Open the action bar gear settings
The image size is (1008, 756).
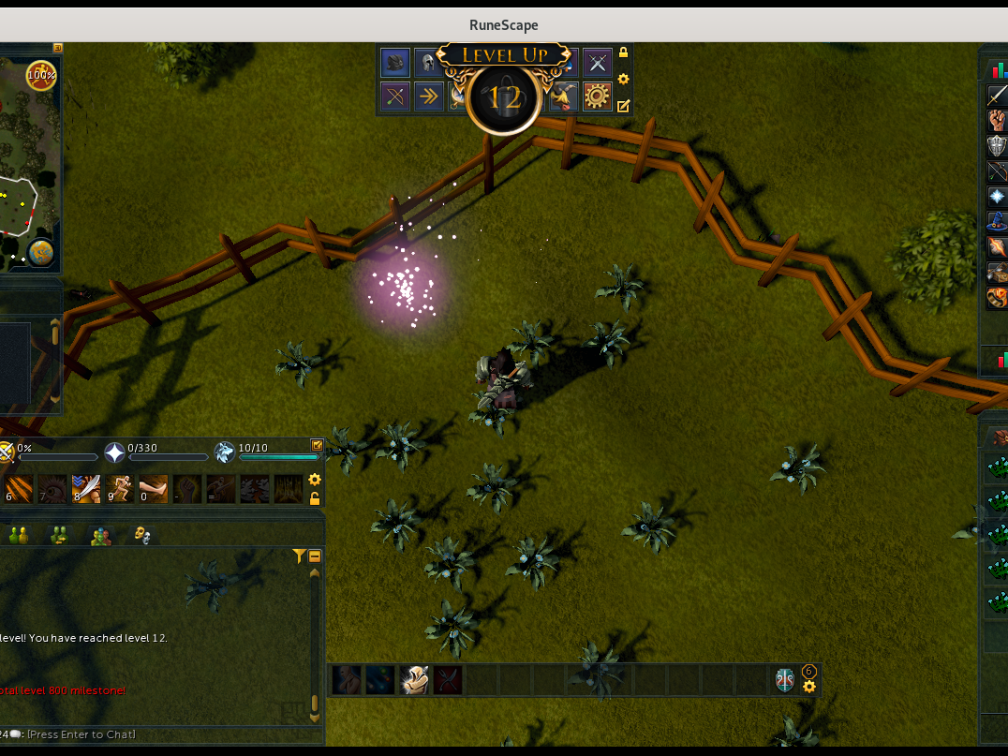pyautogui.click(x=315, y=480)
